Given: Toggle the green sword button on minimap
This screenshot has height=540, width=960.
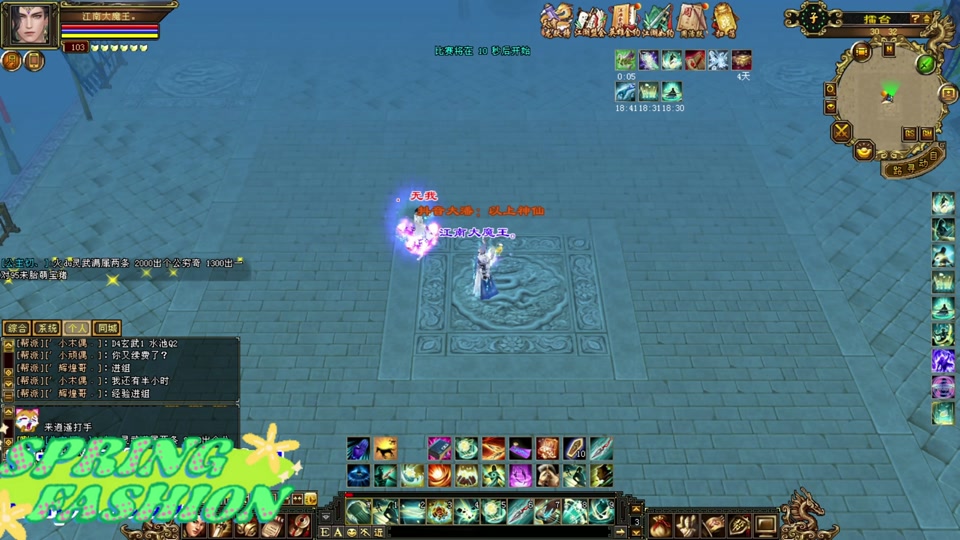Looking at the screenshot, I should click(927, 64).
